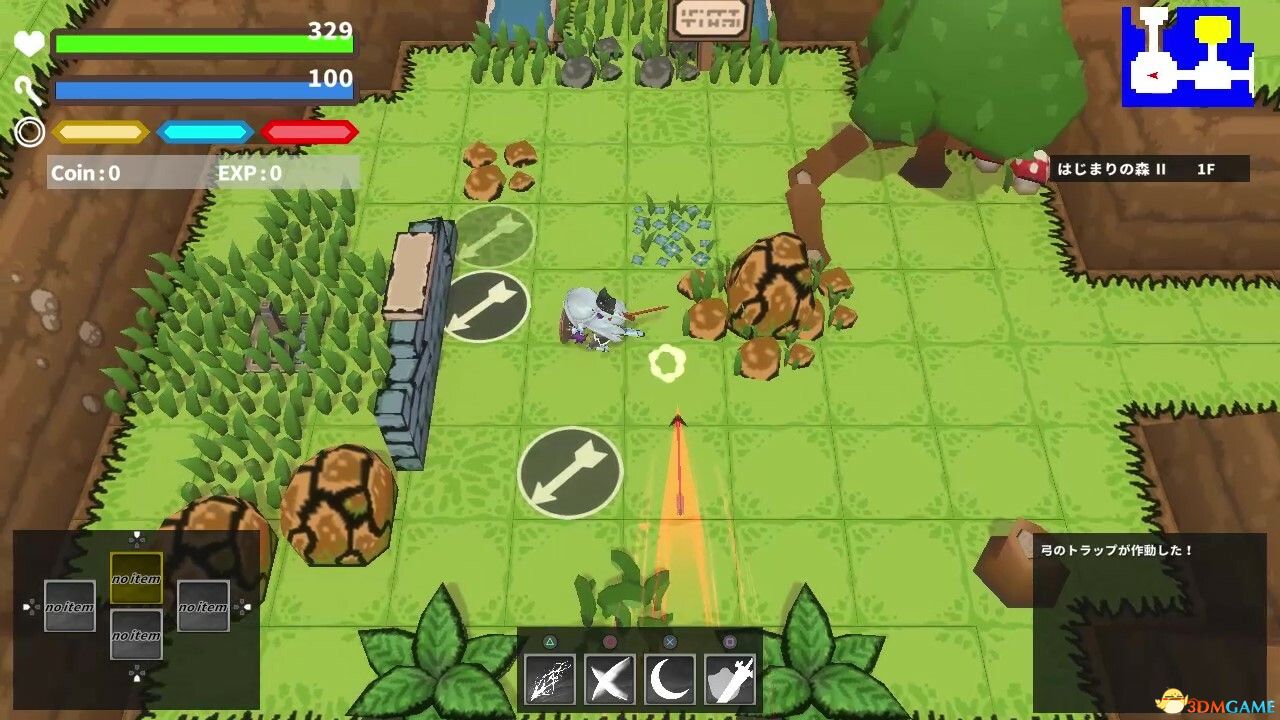Select the crescent moon skill icon
This screenshot has height=720, width=1280.
pyautogui.click(x=671, y=676)
